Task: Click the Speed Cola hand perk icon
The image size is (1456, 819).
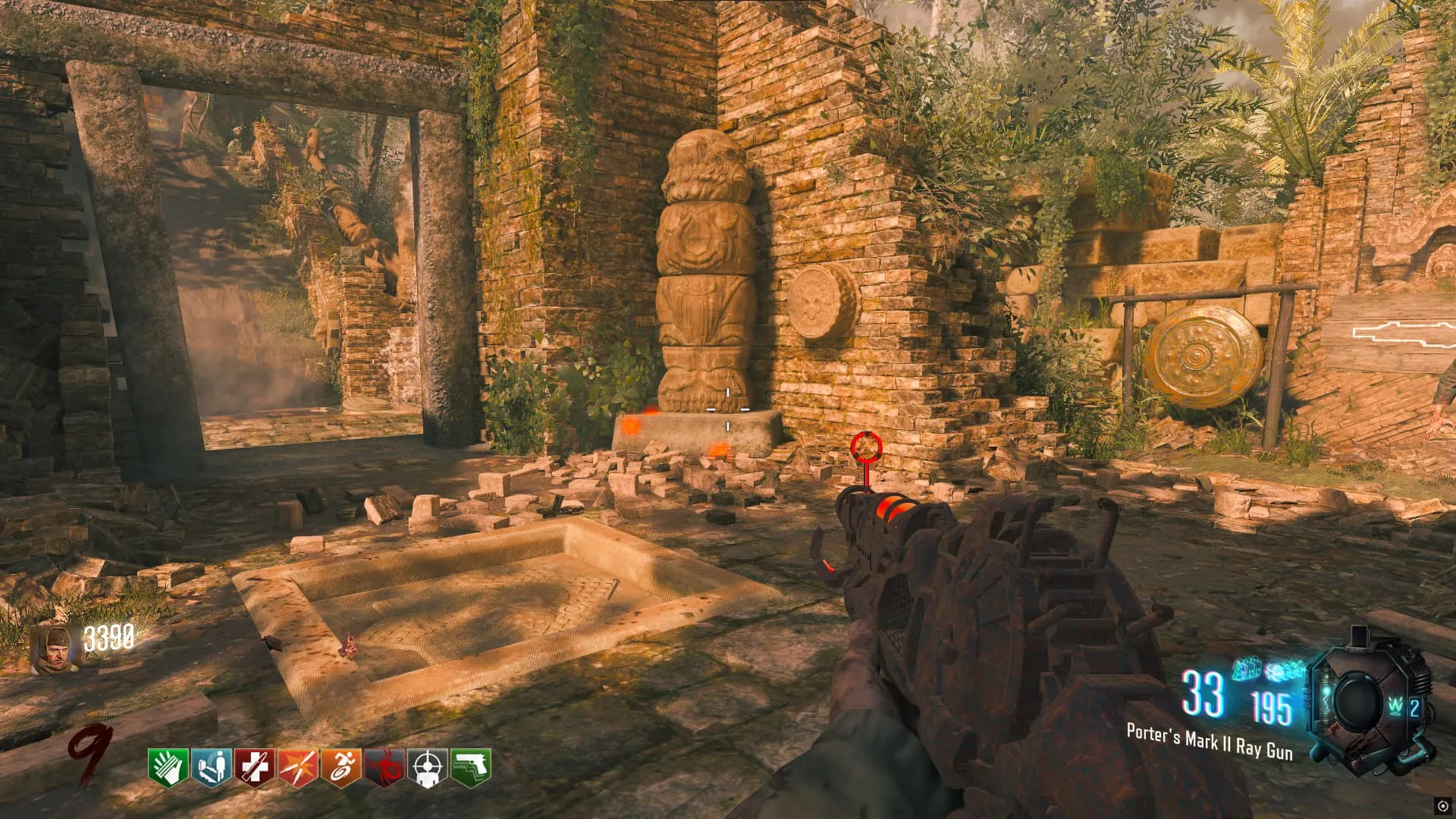Action: (x=168, y=767)
